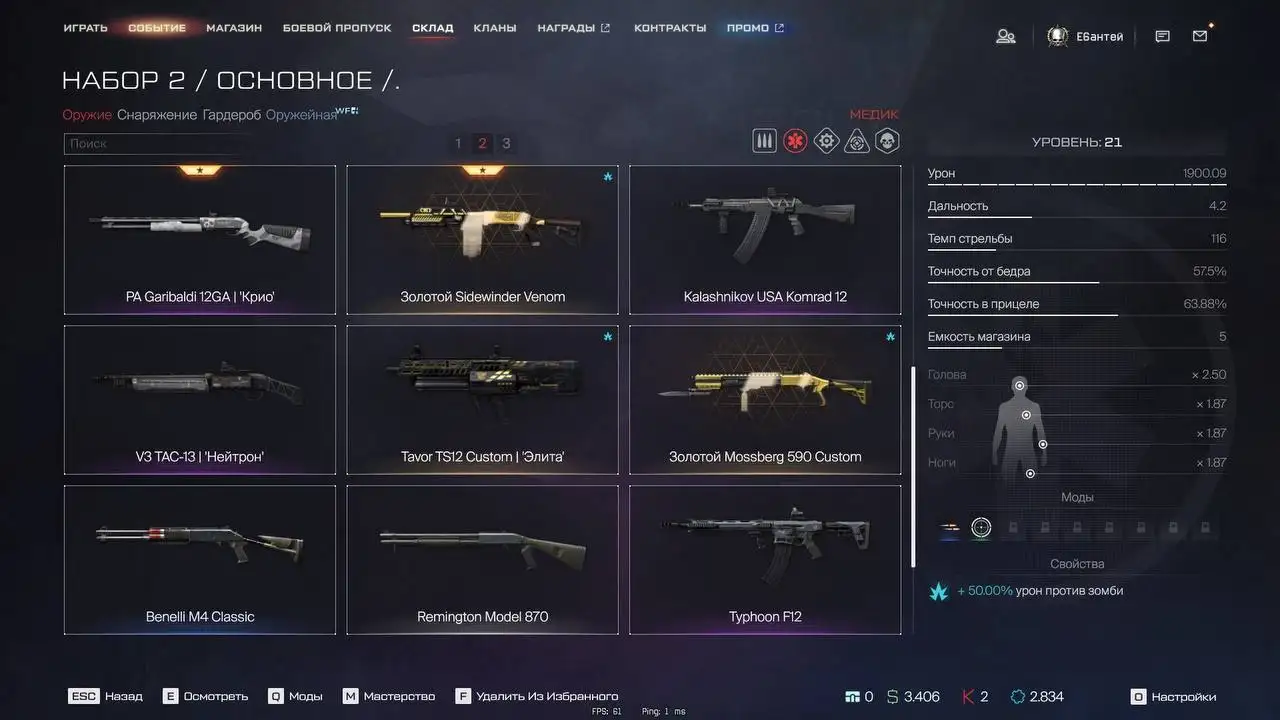Switch to the Гардероб tab
Screen dimensions: 1280x720
tap(232, 115)
